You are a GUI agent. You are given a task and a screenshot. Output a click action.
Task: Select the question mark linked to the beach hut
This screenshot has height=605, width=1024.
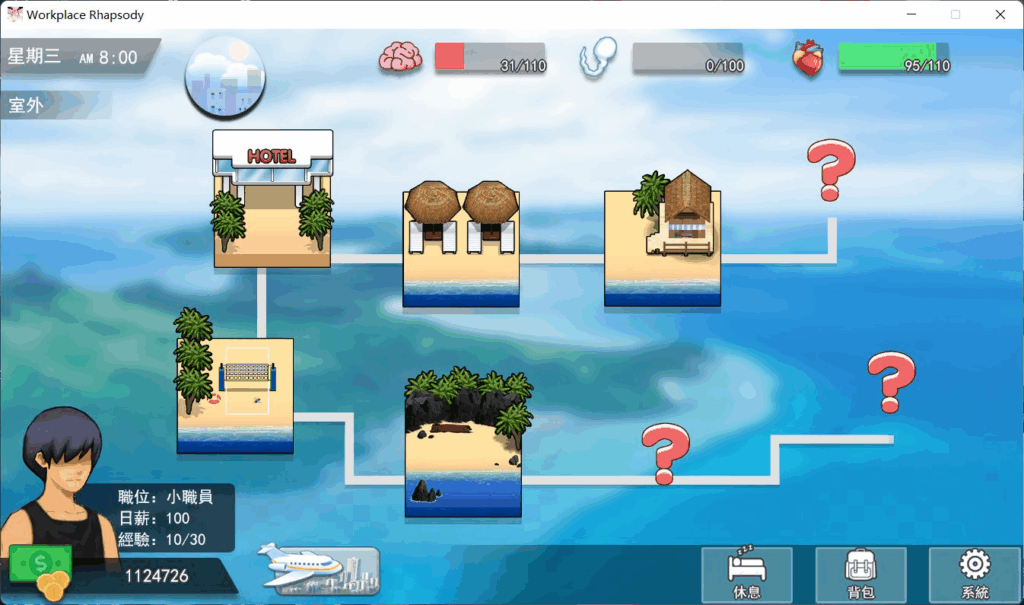(830, 168)
